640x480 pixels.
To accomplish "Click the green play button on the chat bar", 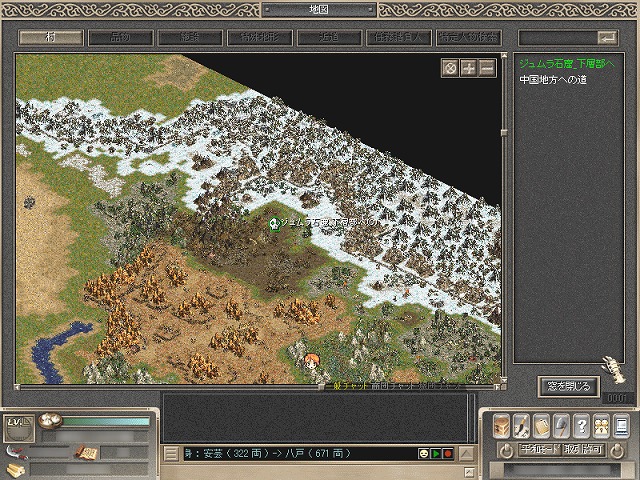I will point(436,454).
